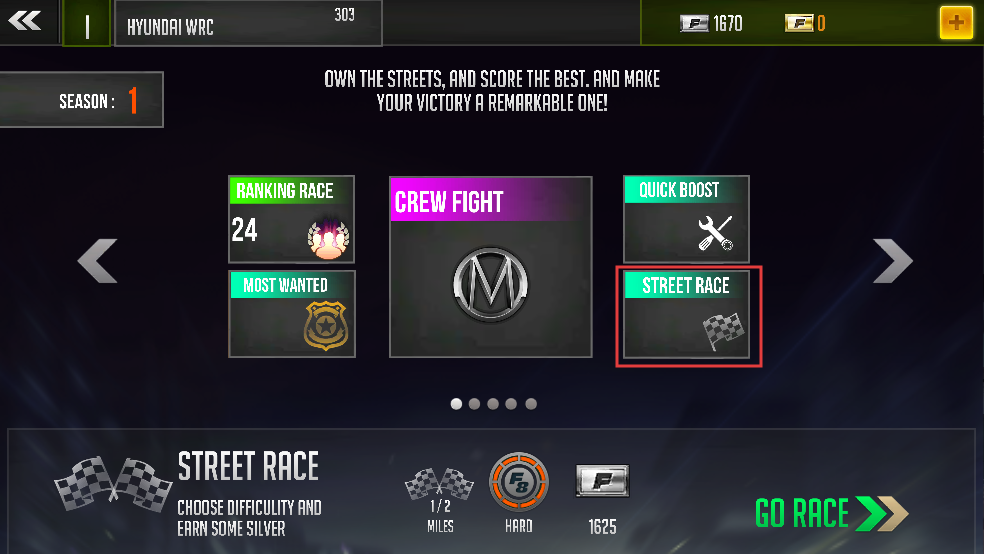
Task: Show the next page with right arrow
Action: point(892,261)
